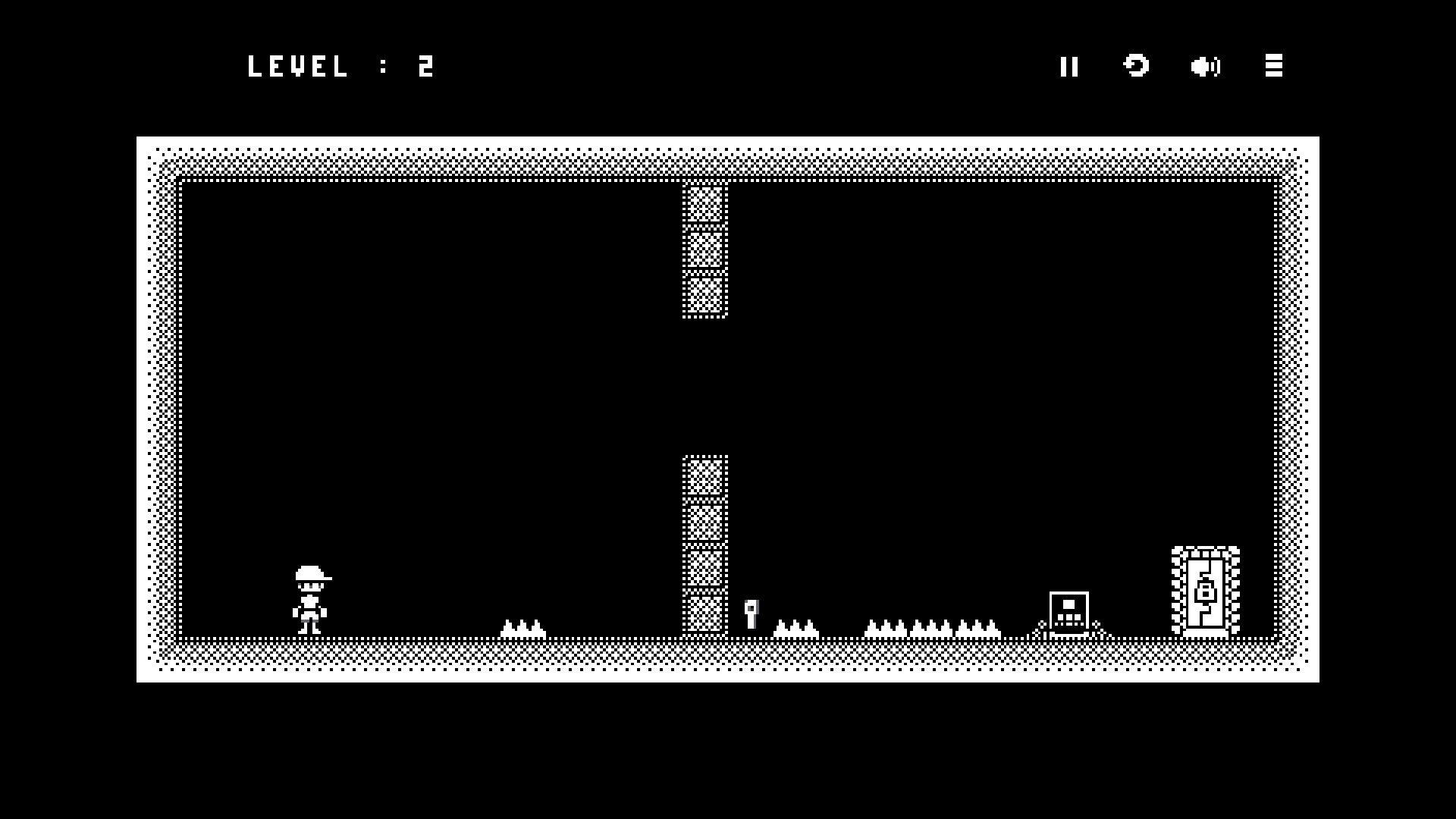
Task: Pause the game
Action: 1069,67
